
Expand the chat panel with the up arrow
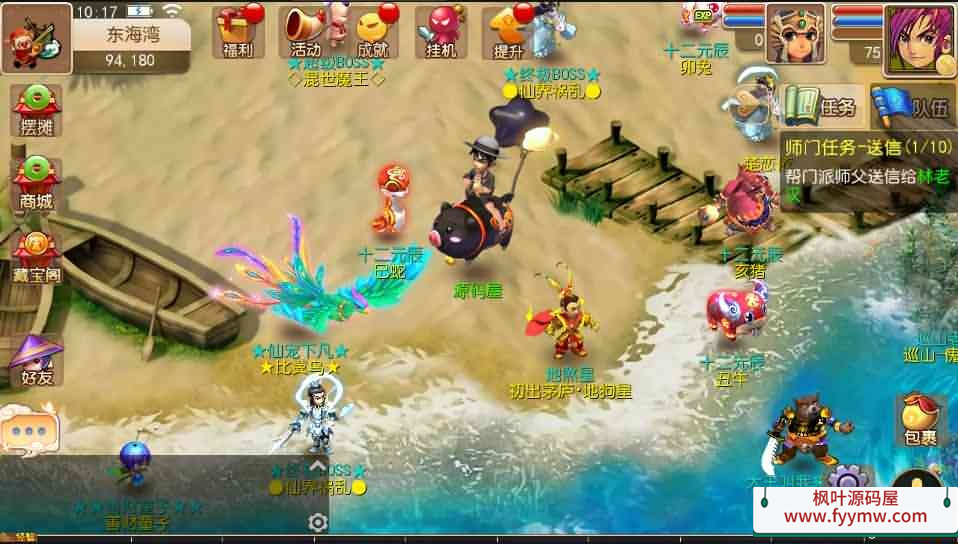(x=318, y=465)
